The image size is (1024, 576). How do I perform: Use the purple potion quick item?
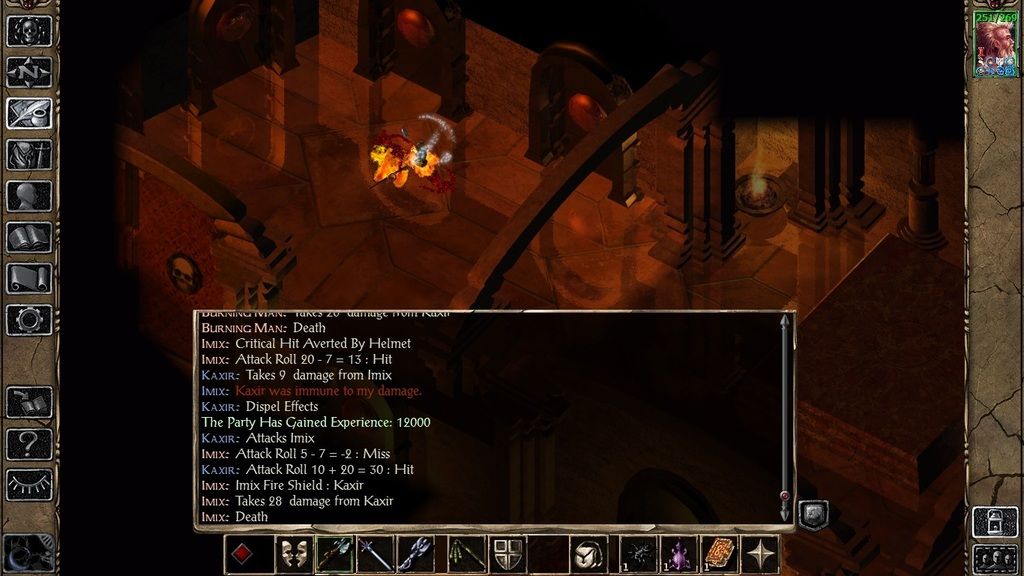(679, 554)
